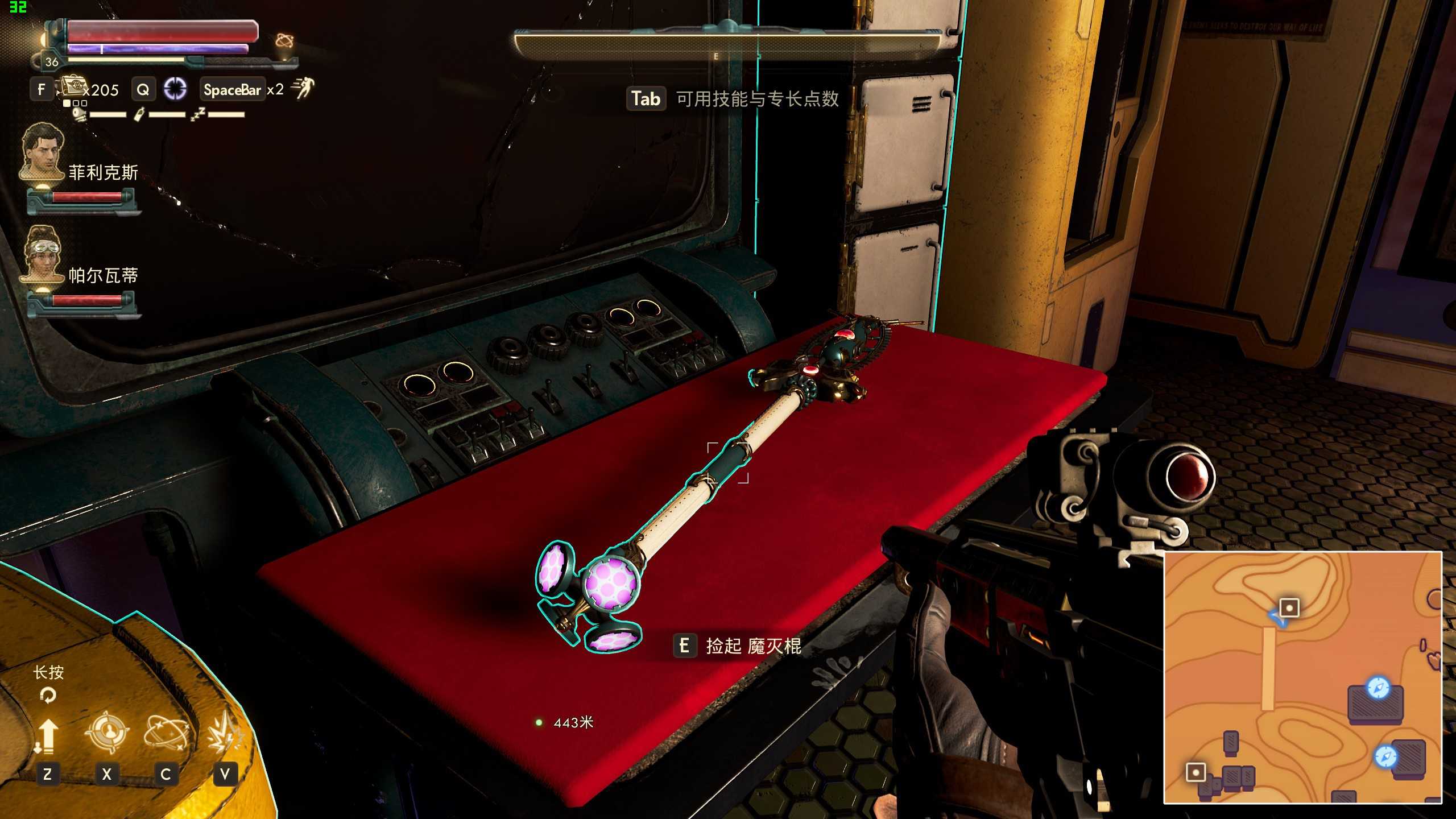Select Felix's companion portrait
1456x819 pixels.
pos(43,152)
